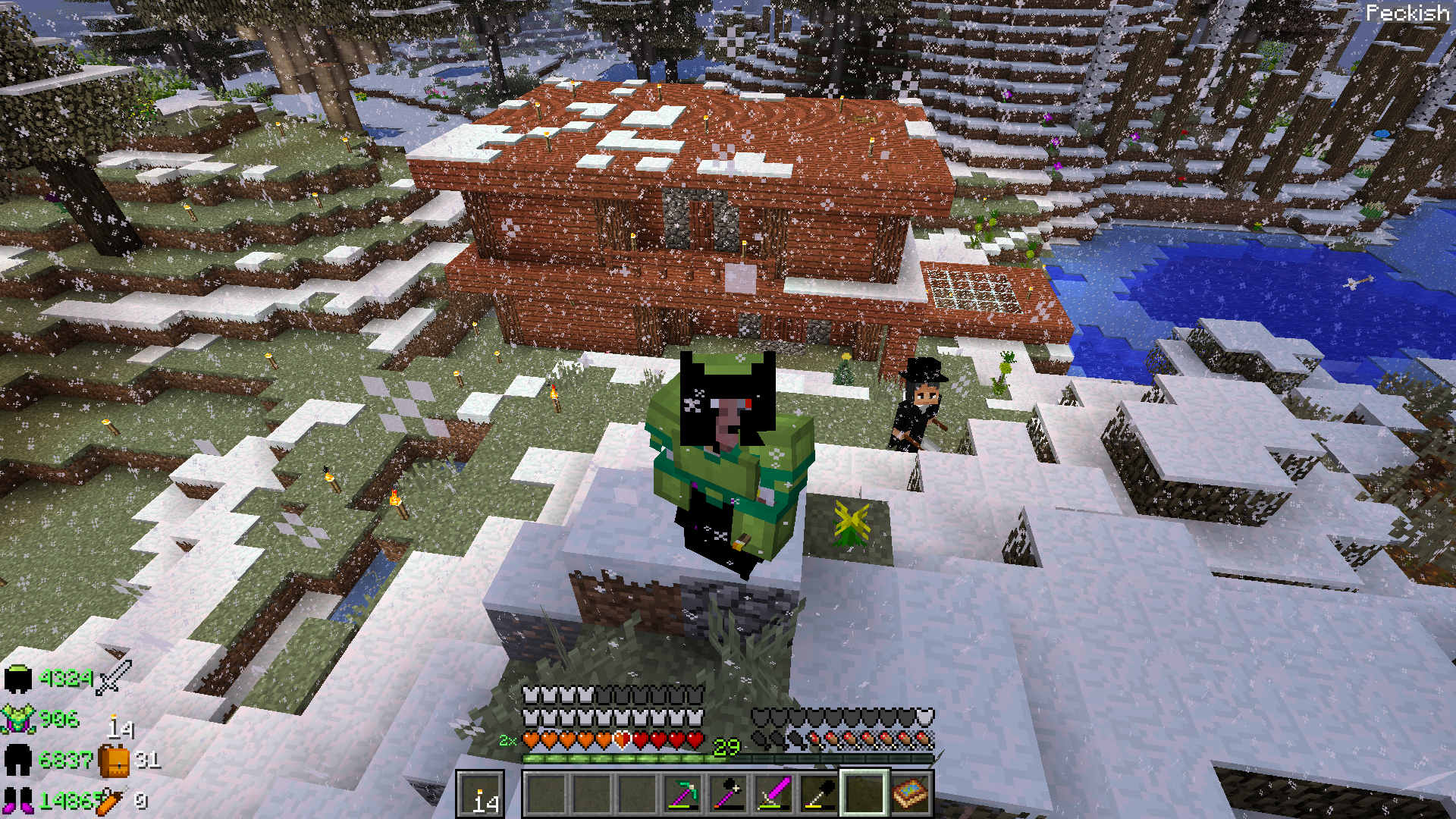The width and height of the screenshot is (1456, 819).
Task: Click the green chestplate durability icon
Action: (18, 719)
